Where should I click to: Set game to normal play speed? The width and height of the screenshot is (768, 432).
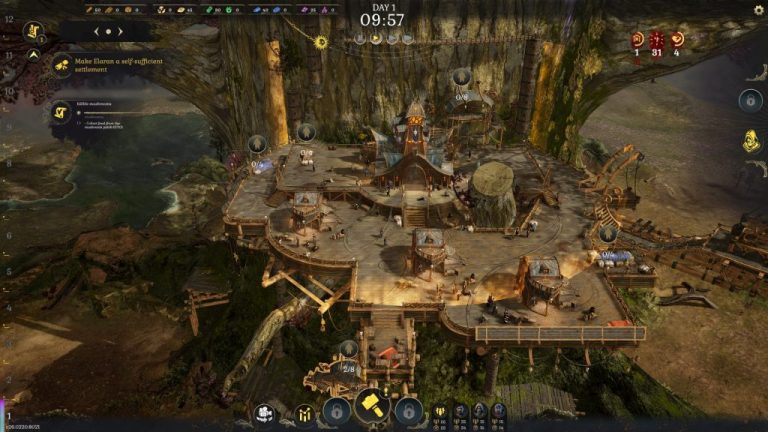[x=377, y=39]
